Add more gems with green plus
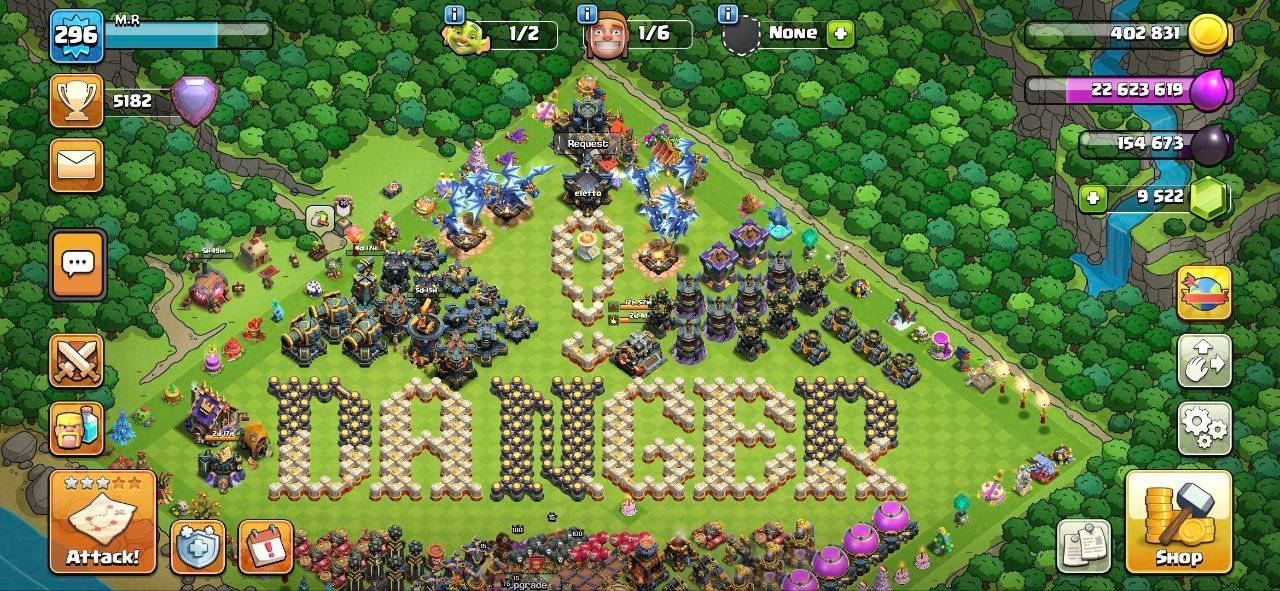Image resolution: width=1280 pixels, height=591 pixels. pyautogui.click(x=1093, y=198)
